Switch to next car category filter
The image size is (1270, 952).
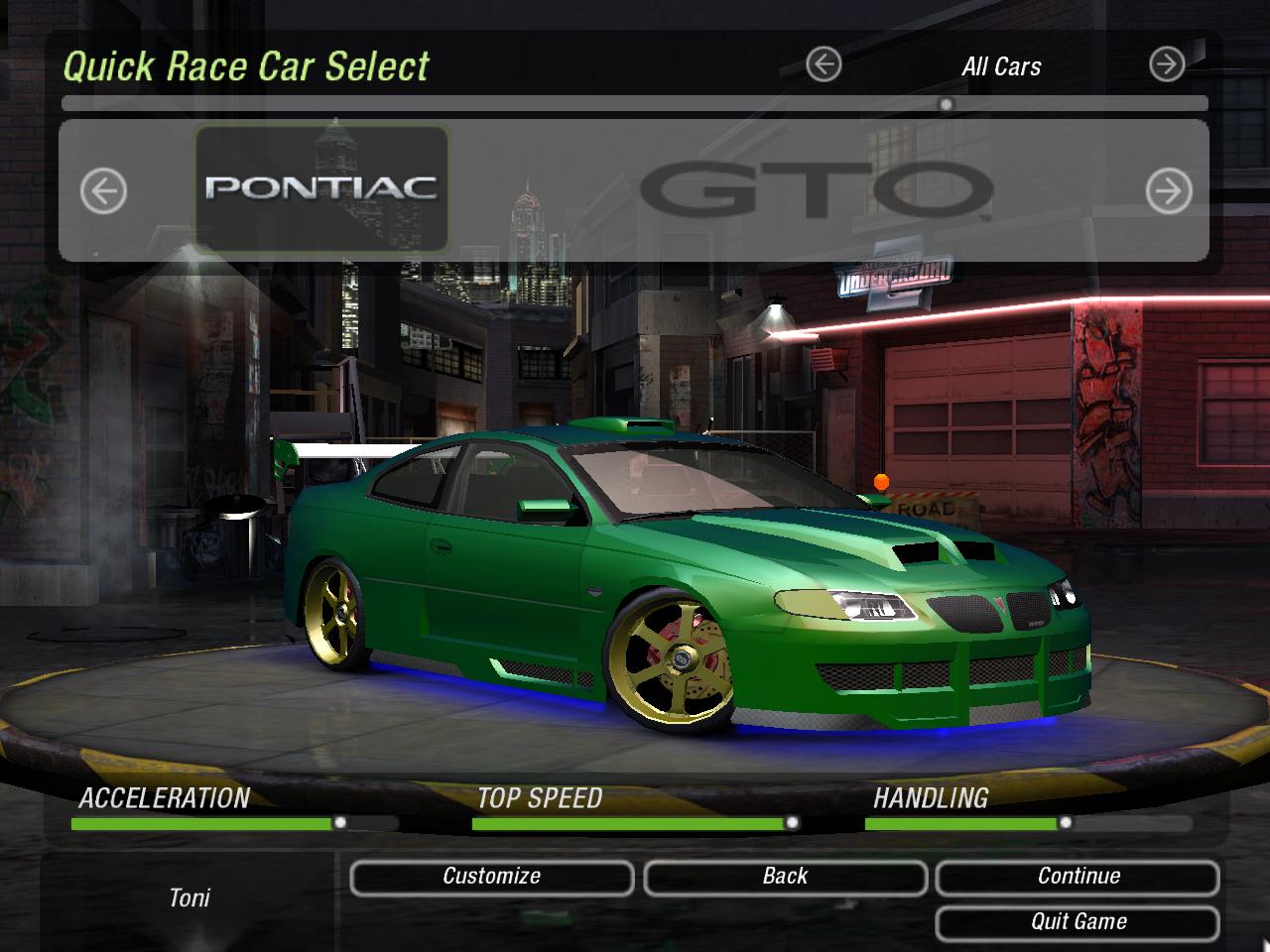coord(1167,65)
